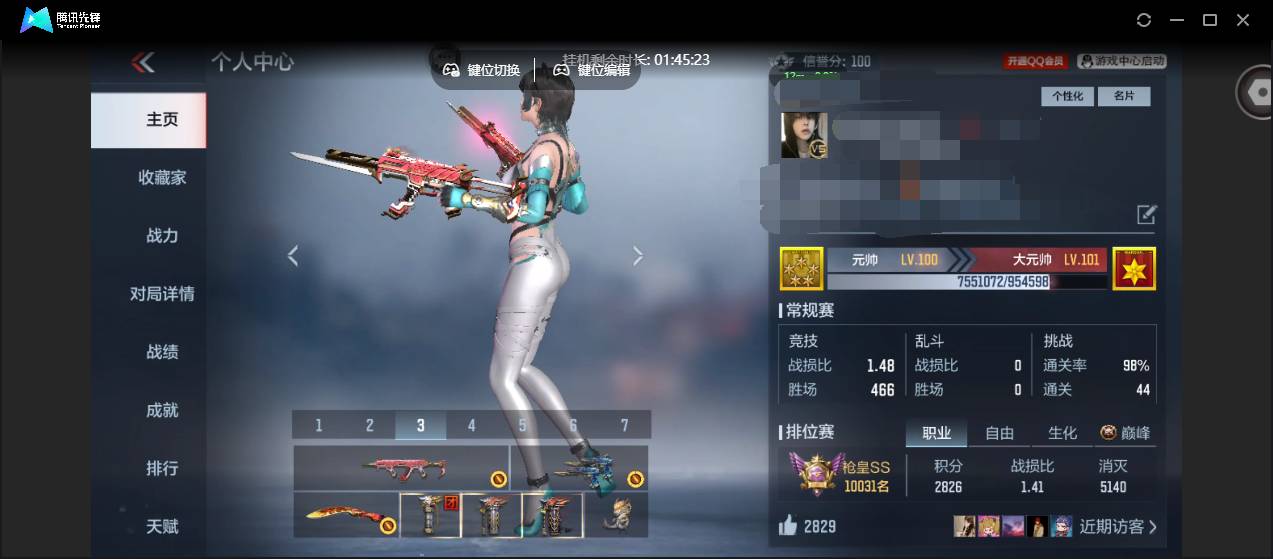Screen dimensions: 1273x559
Task: Open the 主页 home menu entry
Action: click(148, 120)
